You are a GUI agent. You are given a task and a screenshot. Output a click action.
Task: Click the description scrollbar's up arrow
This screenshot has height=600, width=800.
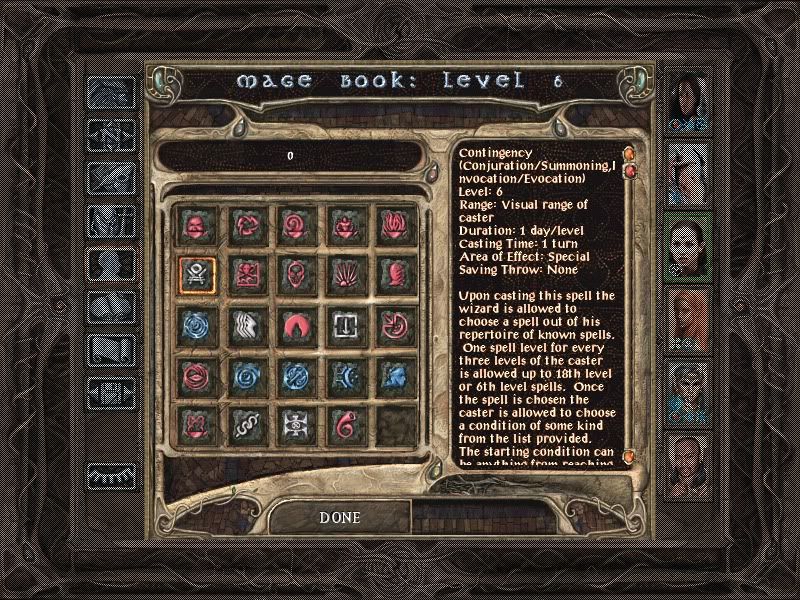tap(629, 153)
